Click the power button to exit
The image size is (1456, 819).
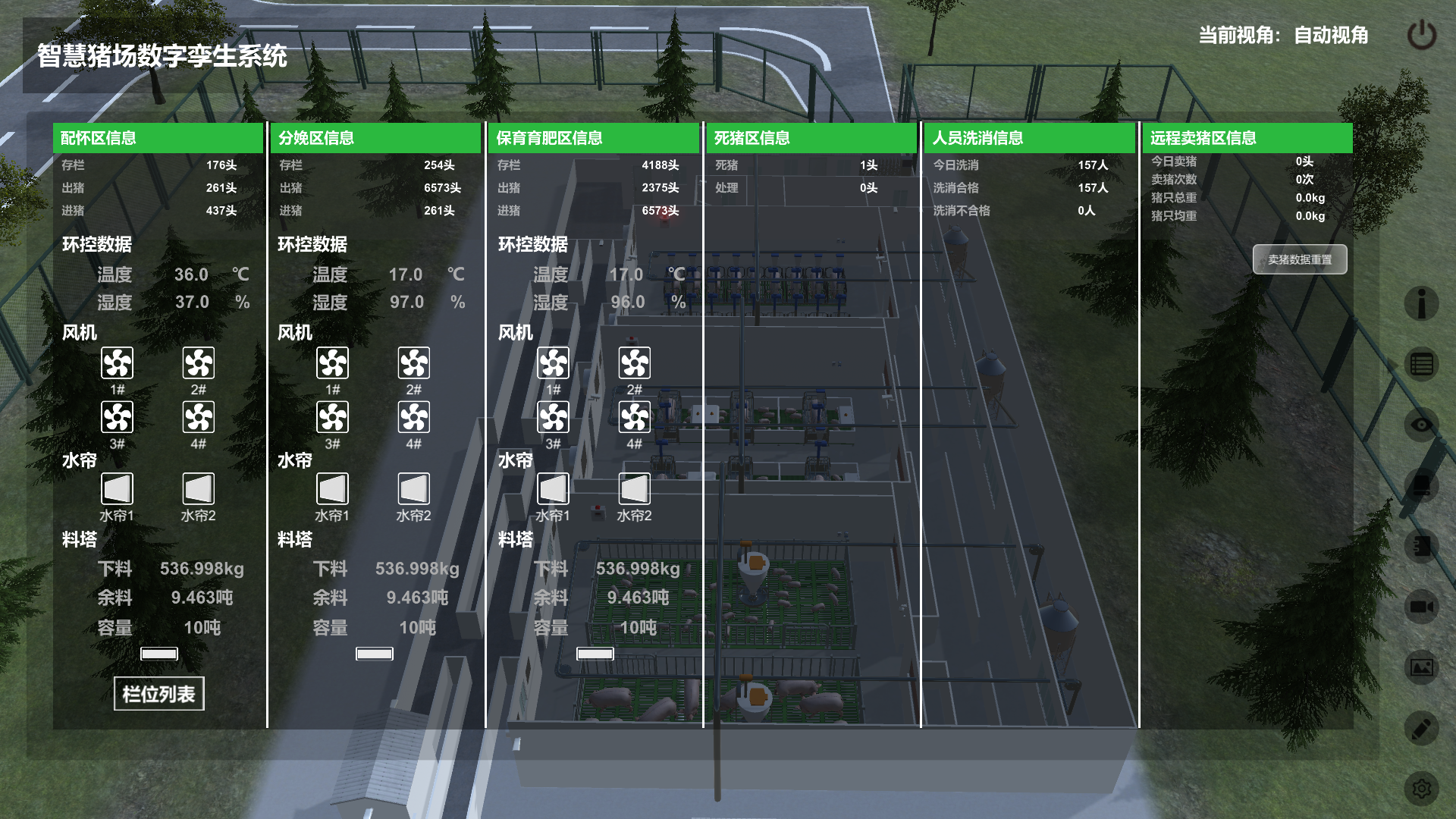point(1421,36)
